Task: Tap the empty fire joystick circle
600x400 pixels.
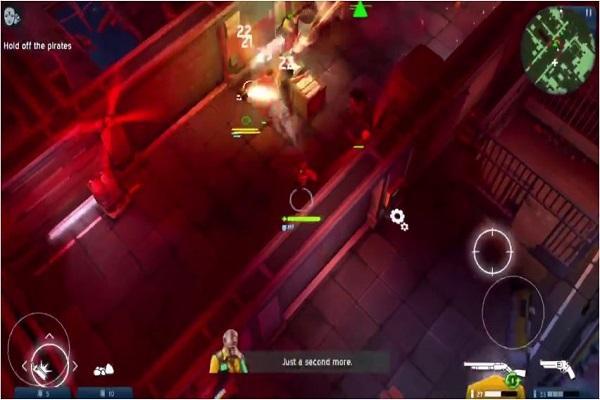Action: pos(512,310)
